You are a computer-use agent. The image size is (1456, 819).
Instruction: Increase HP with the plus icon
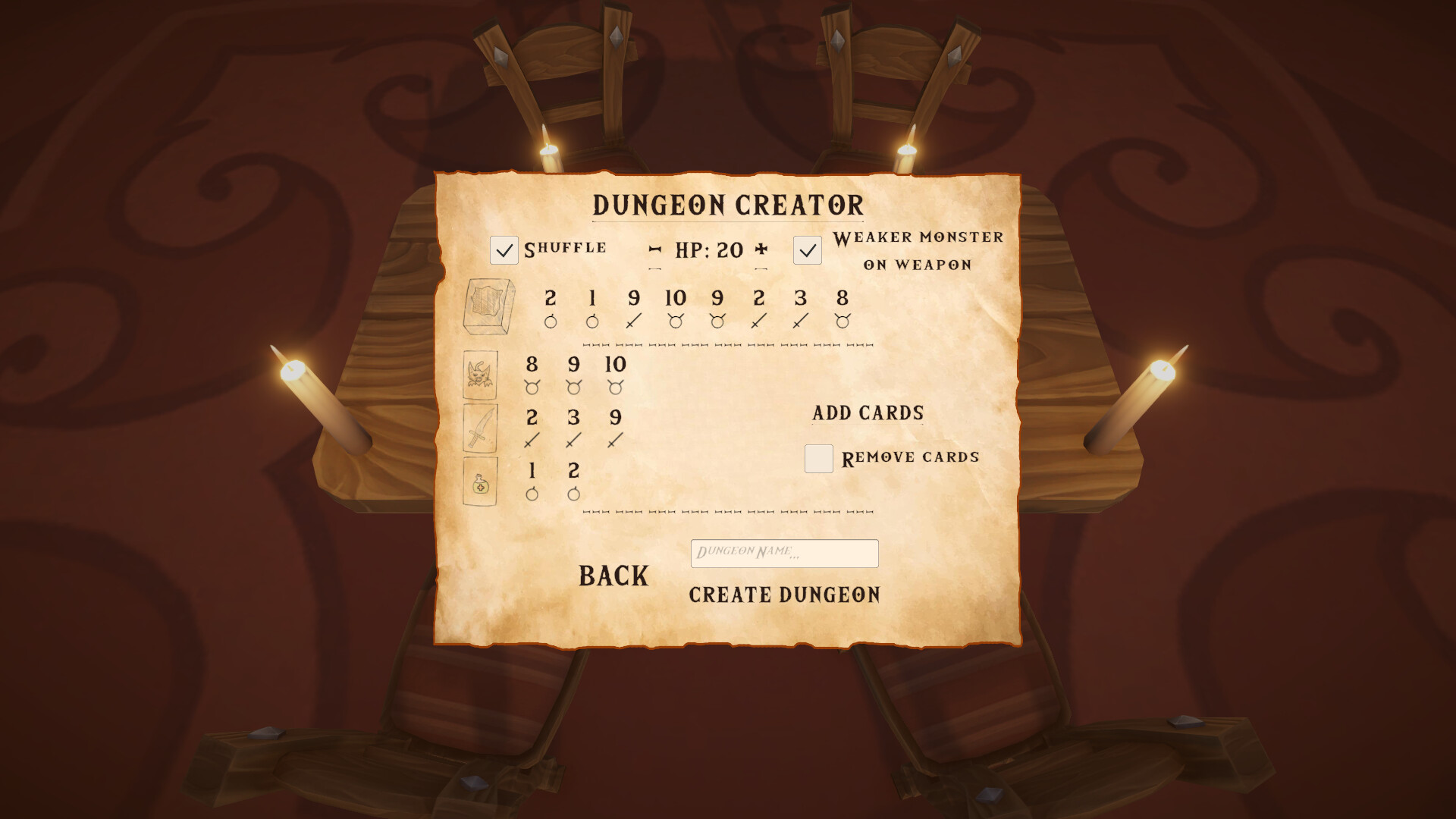click(x=761, y=247)
